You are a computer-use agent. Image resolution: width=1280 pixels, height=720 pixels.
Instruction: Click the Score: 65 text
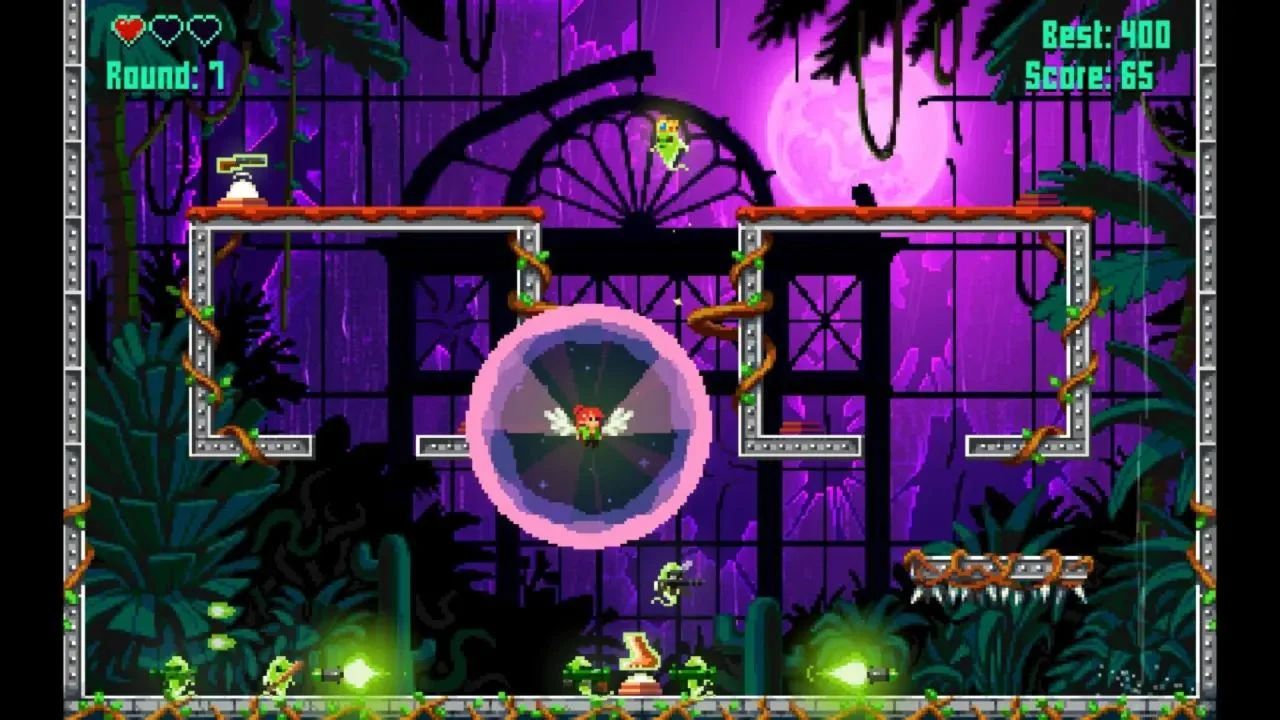tap(1090, 73)
